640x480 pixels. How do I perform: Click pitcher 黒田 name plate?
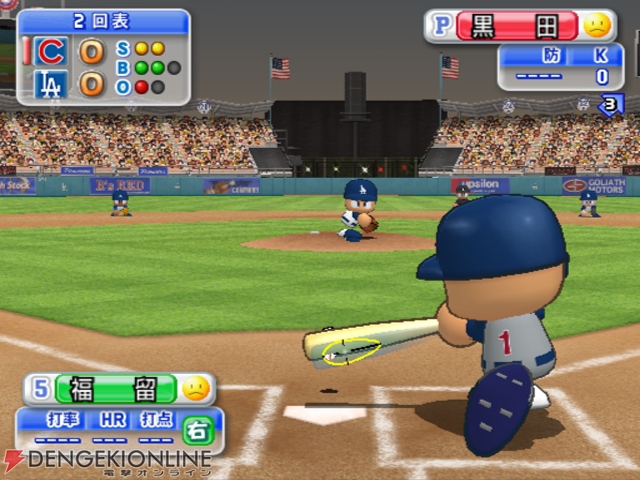(516, 25)
